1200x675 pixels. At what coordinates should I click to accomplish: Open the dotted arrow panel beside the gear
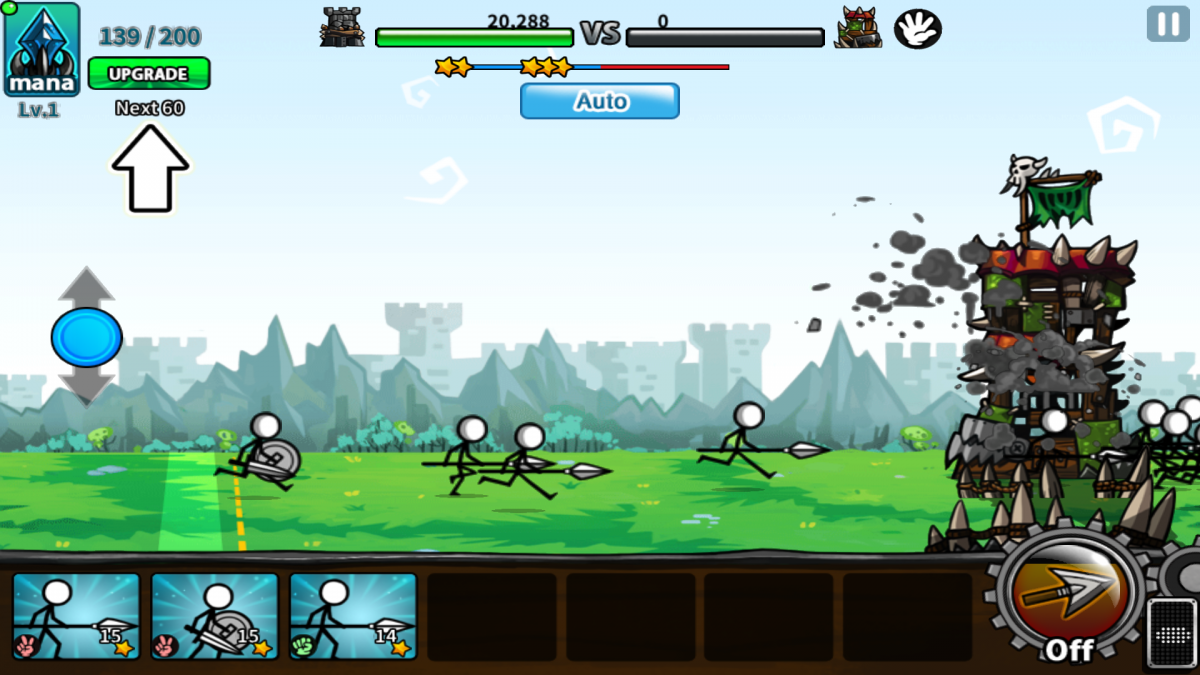pyautogui.click(x=1172, y=632)
